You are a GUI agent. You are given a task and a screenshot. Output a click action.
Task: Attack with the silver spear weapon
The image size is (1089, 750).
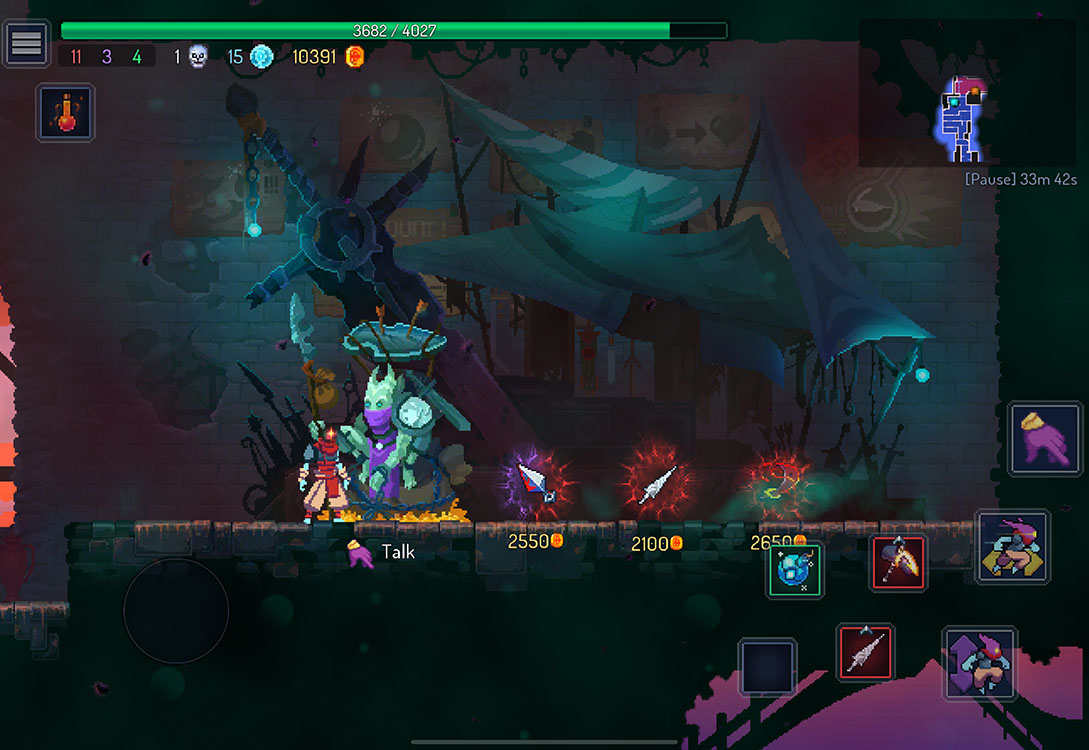[x=865, y=652]
